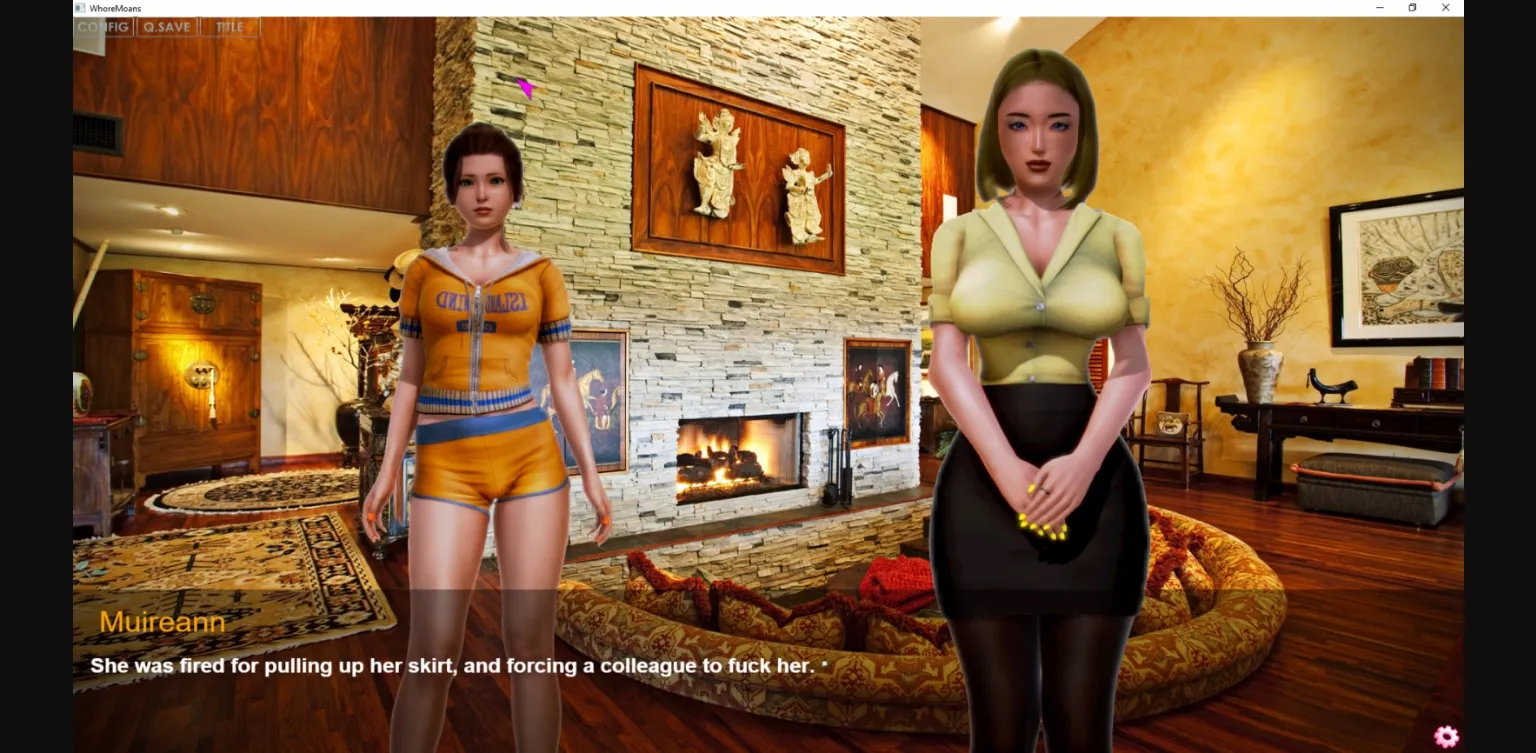The image size is (1536, 753).
Task: Click the WhoreMoans title bar text
Action: [x=116, y=7]
